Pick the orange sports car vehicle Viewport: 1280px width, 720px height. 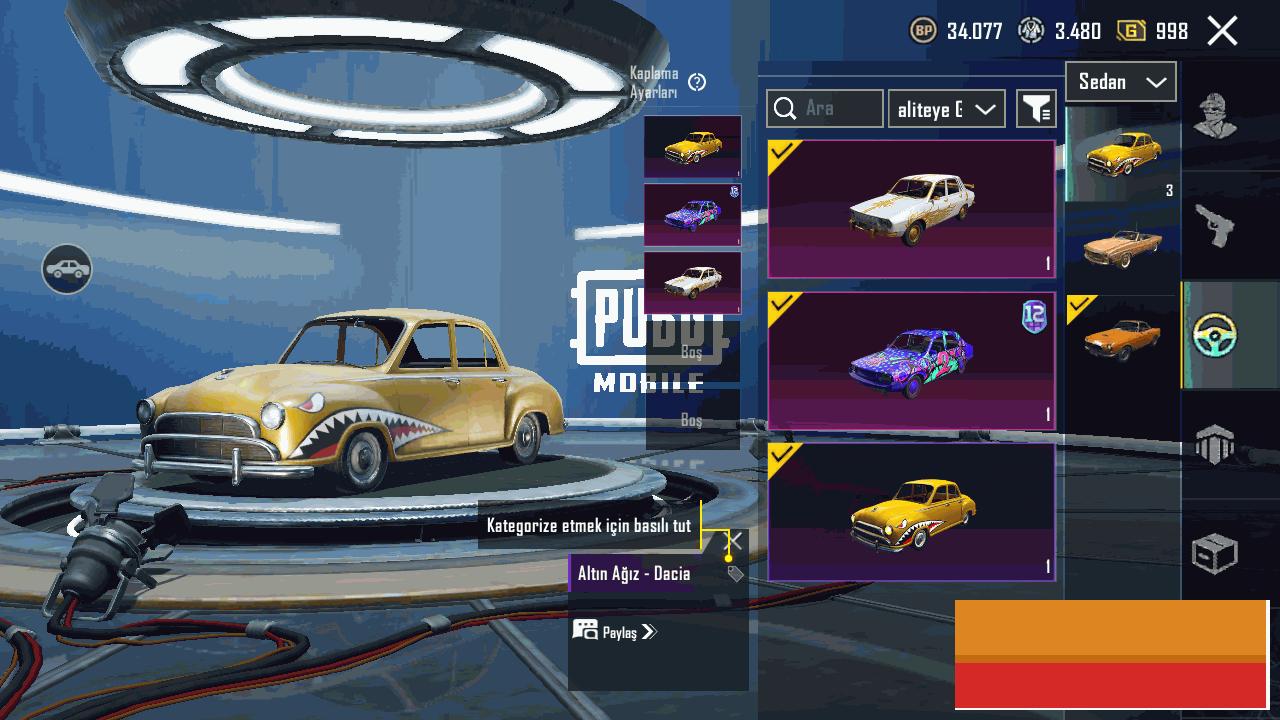(1122, 339)
